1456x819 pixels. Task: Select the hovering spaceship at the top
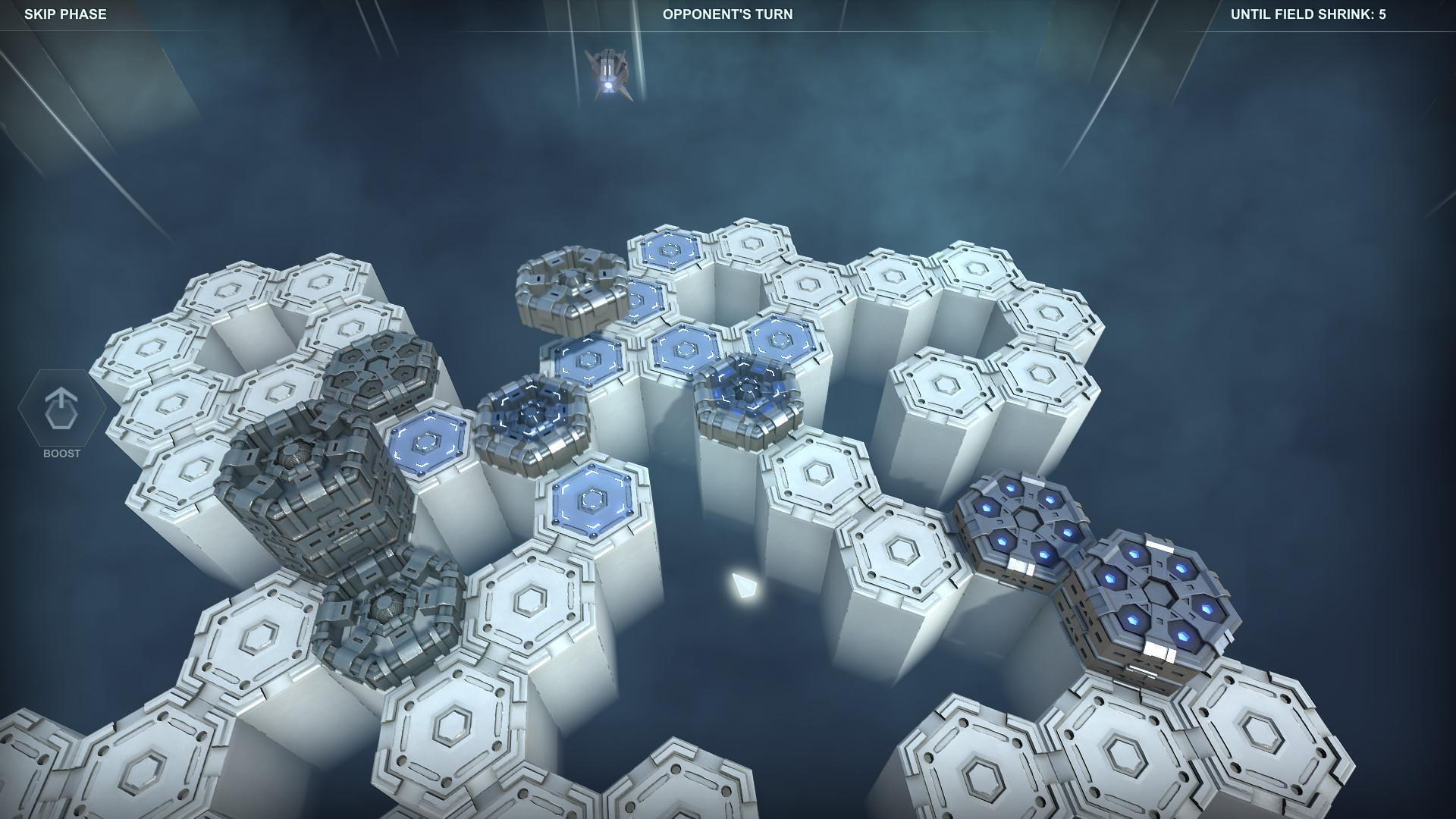pyautogui.click(x=608, y=72)
